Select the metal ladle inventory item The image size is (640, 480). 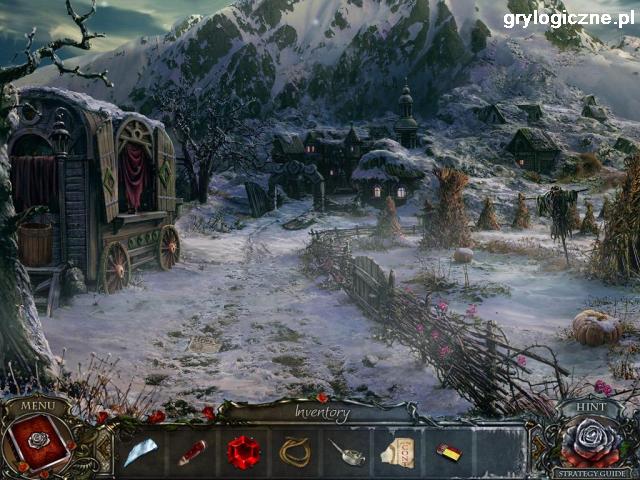click(x=346, y=451)
